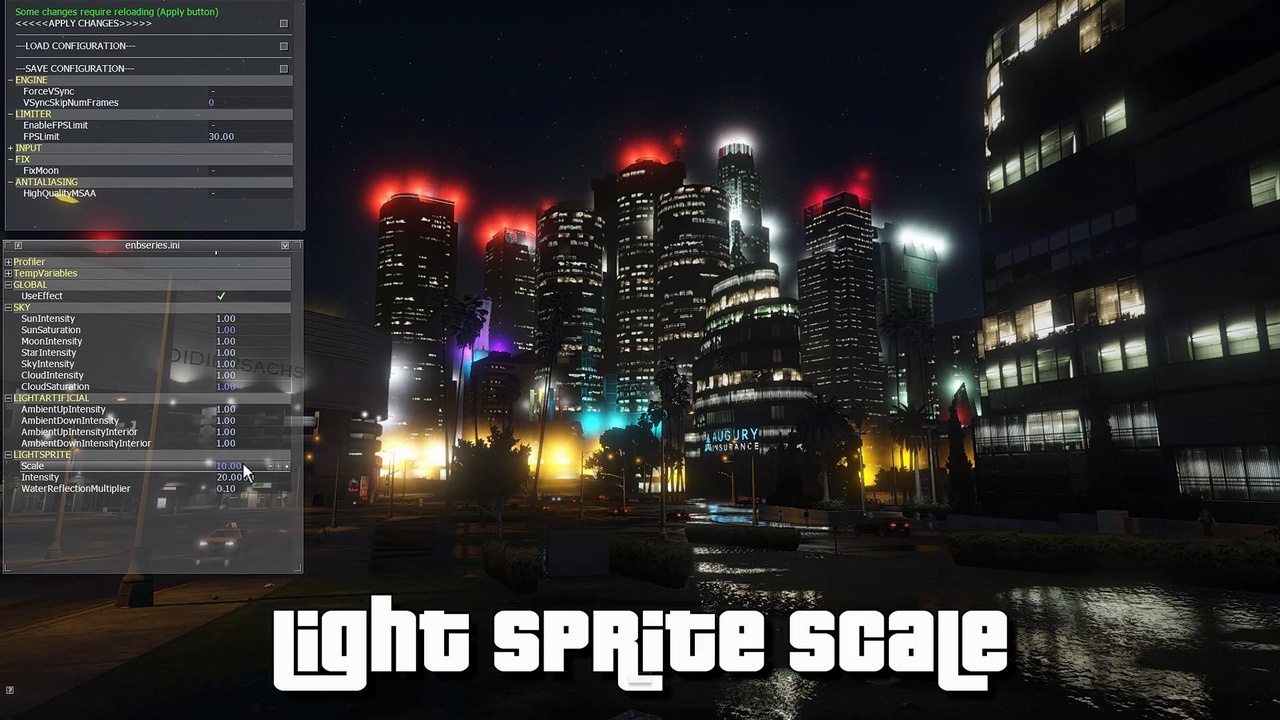Image resolution: width=1280 pixels, height=720 pixels.
Task: Click the dot icon beside the Scale steppers
Action: (286, 466)
